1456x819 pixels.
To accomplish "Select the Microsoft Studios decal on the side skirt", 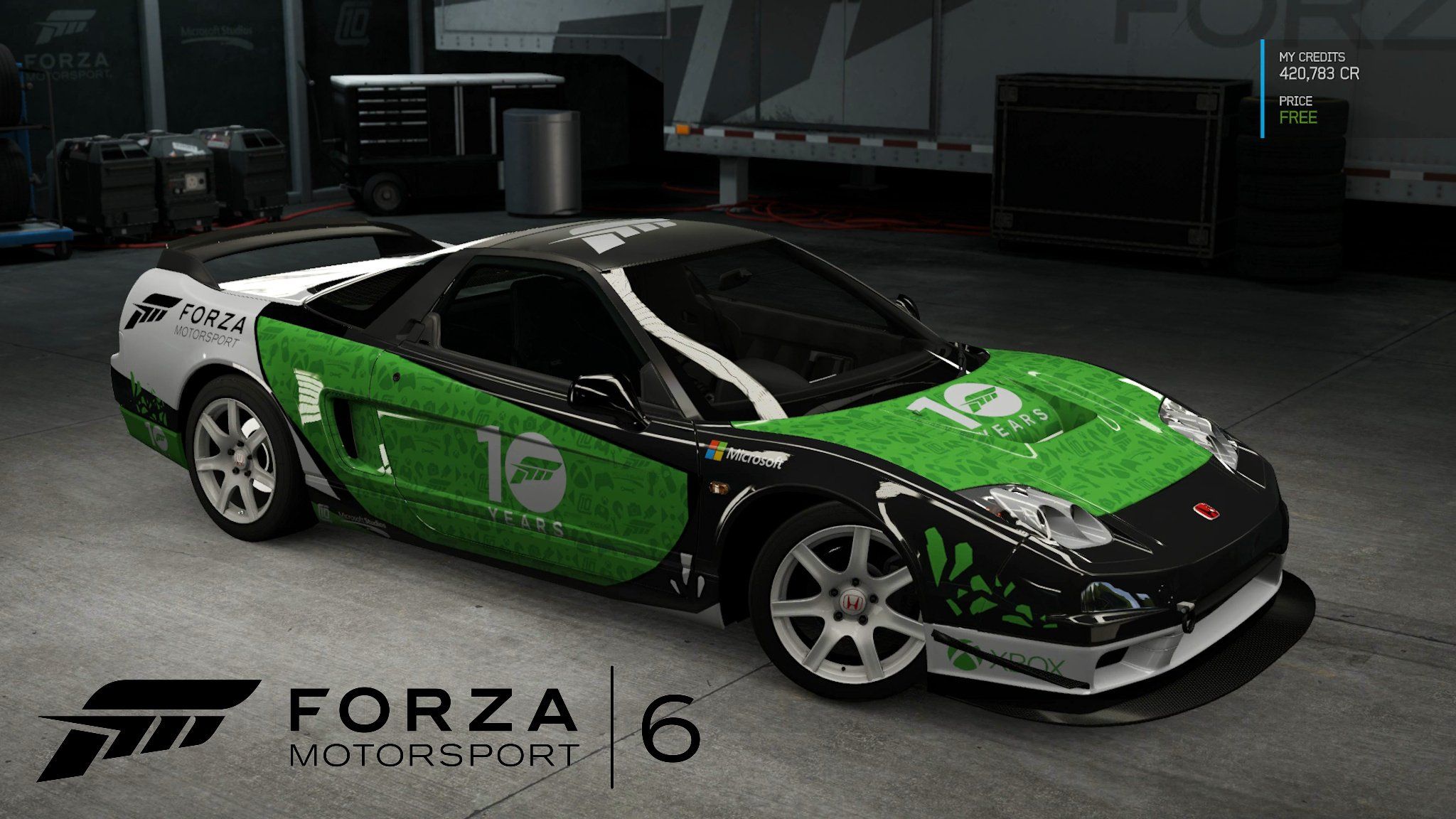I will point(363,520).
